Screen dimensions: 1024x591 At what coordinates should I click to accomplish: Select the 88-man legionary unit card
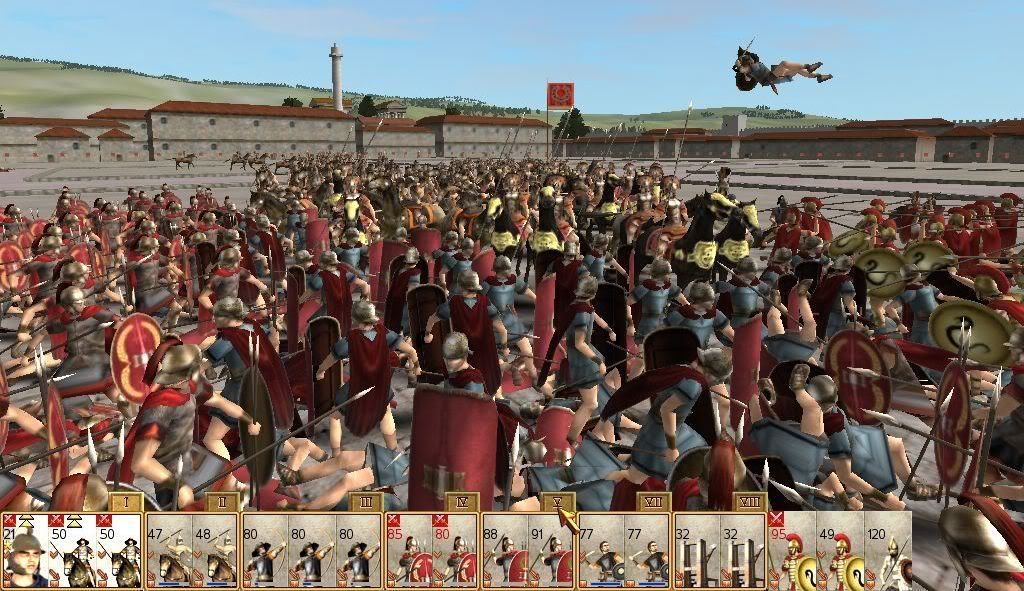pyautogui.click(x=504, y=551)
